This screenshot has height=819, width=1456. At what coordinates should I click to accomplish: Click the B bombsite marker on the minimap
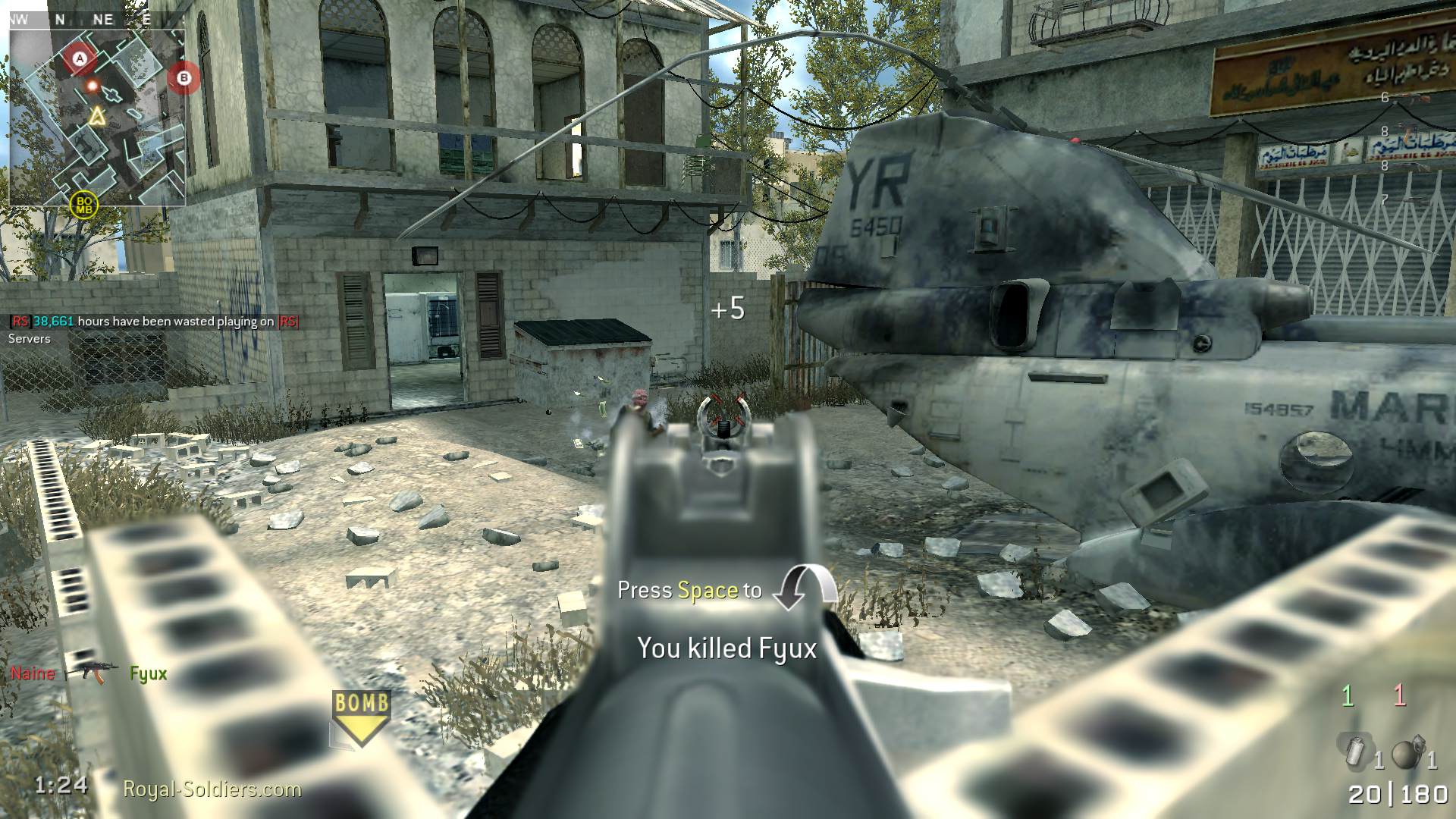[184, 77]
